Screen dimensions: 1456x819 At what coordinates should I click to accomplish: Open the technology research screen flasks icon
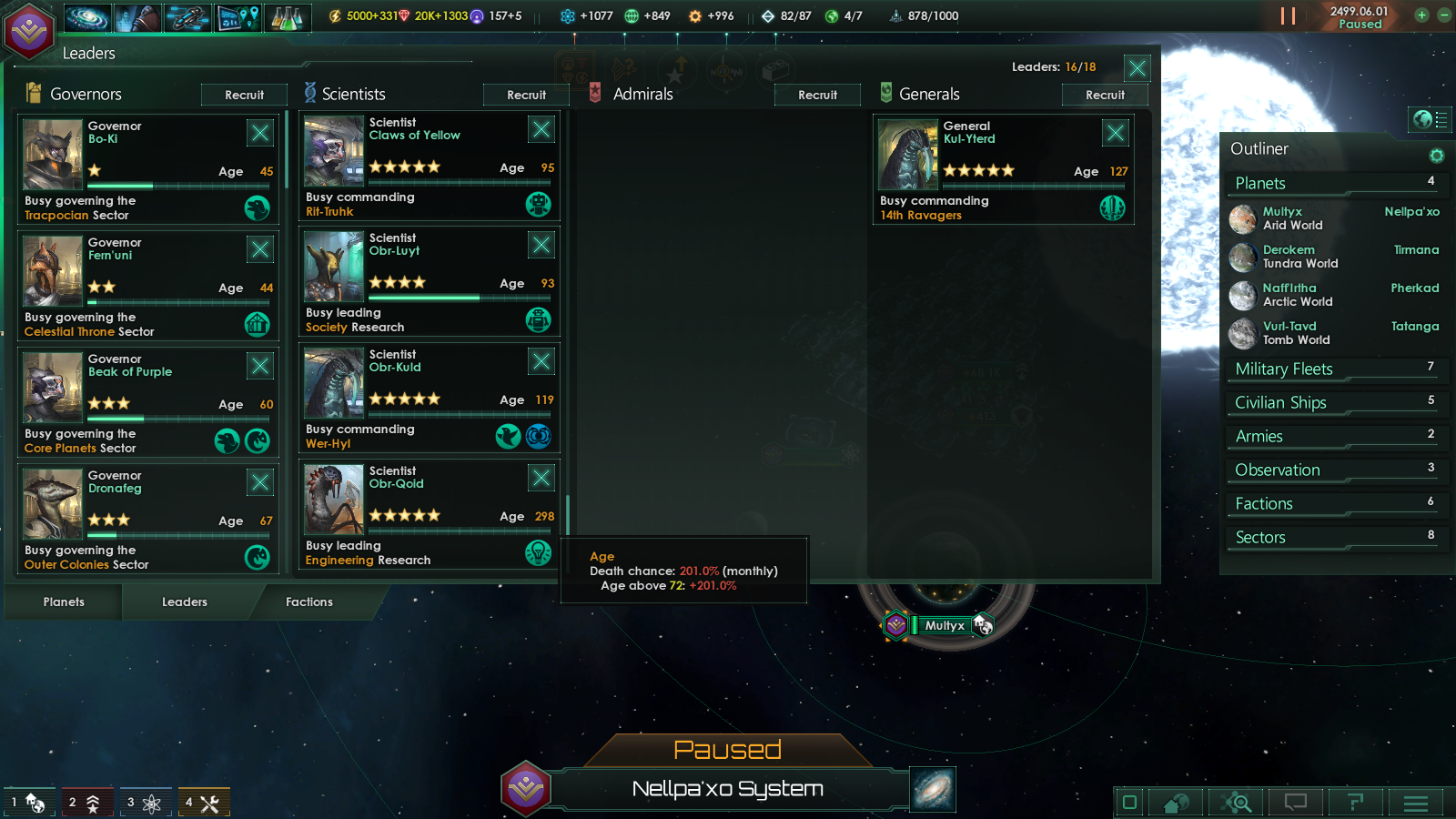[x=288, y=16]
